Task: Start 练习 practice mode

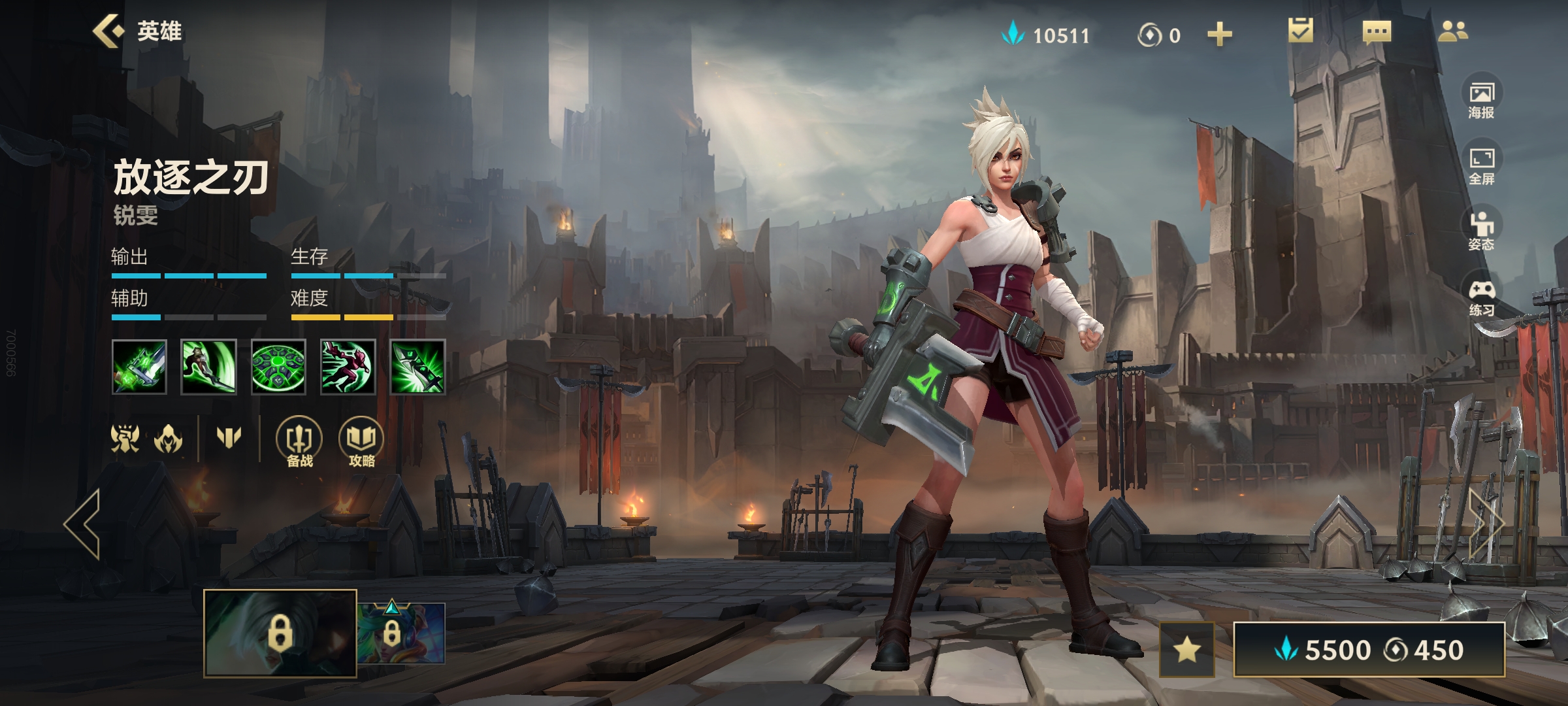Action: 1481,297
